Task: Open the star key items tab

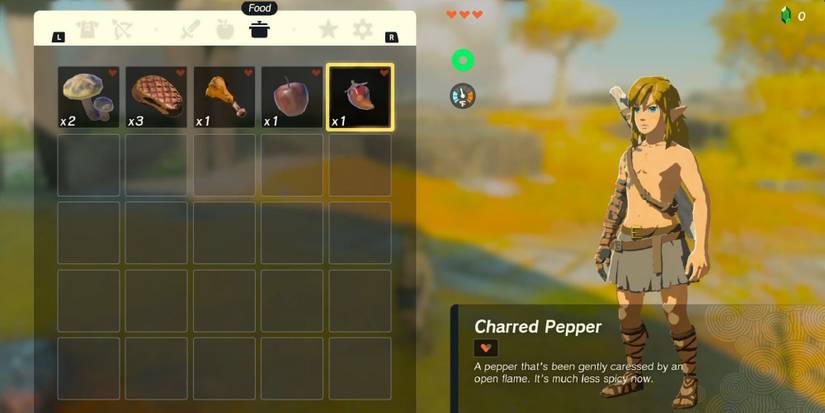Action: (328, 30)
